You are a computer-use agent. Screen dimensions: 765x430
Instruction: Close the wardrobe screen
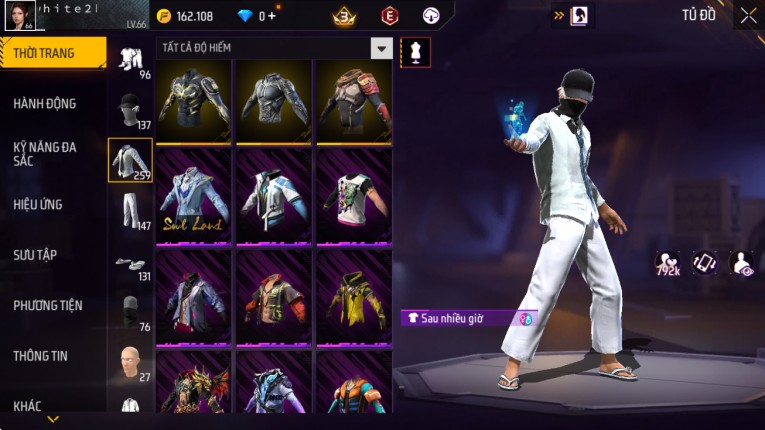pos(748,15)
